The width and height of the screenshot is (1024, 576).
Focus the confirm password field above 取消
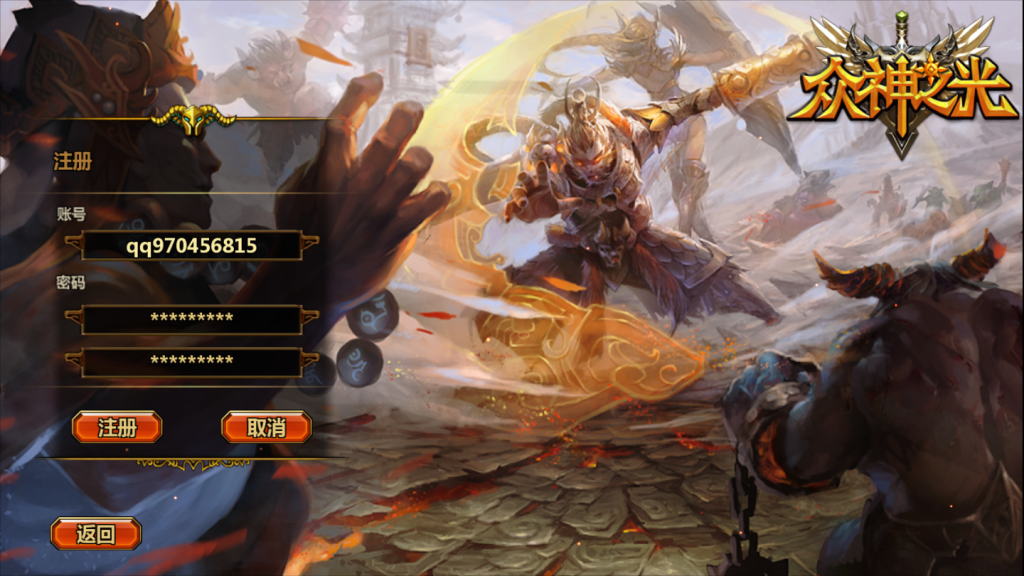192,361
